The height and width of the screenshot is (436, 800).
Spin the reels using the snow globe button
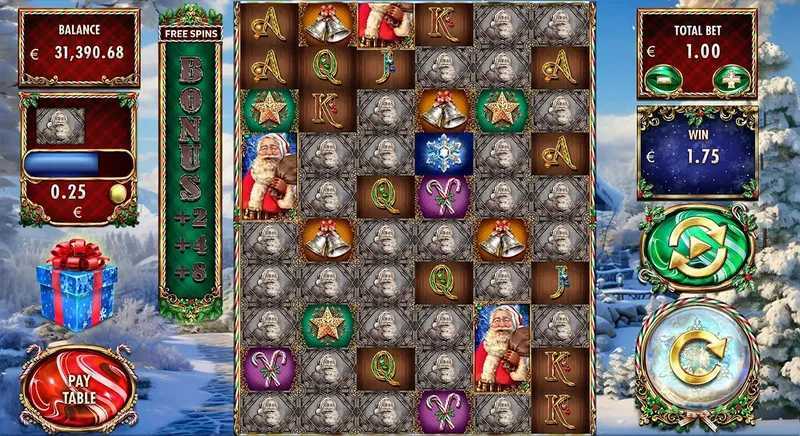(697, 357)
